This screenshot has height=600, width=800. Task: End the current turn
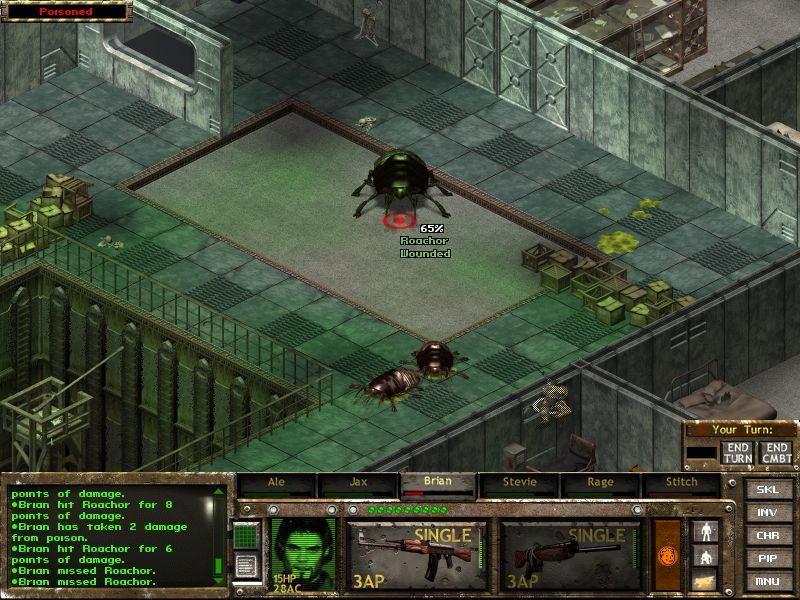(x=737, y=452)
